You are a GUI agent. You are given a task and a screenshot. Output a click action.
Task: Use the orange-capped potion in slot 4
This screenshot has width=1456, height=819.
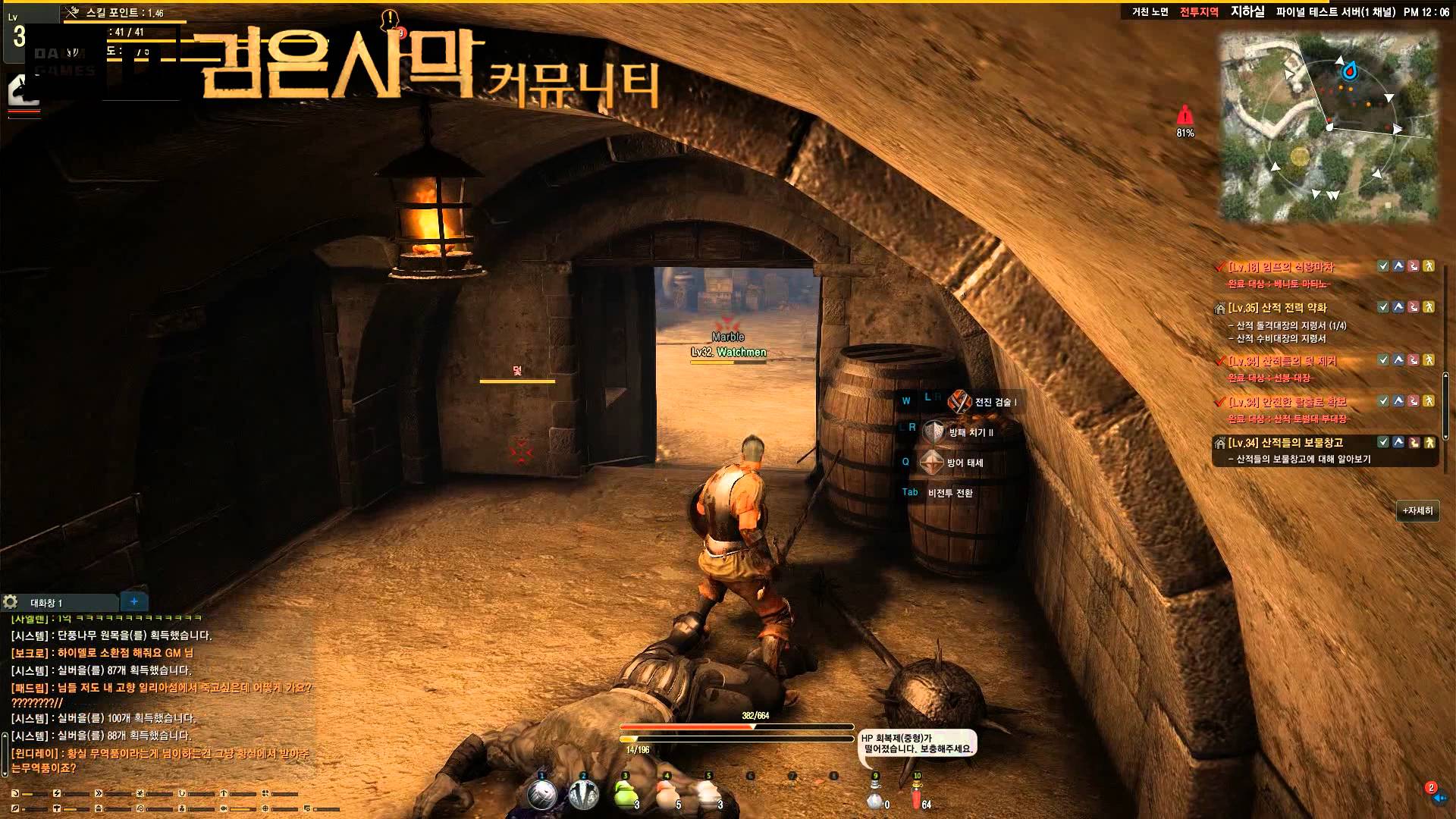[x=667, y=795]
